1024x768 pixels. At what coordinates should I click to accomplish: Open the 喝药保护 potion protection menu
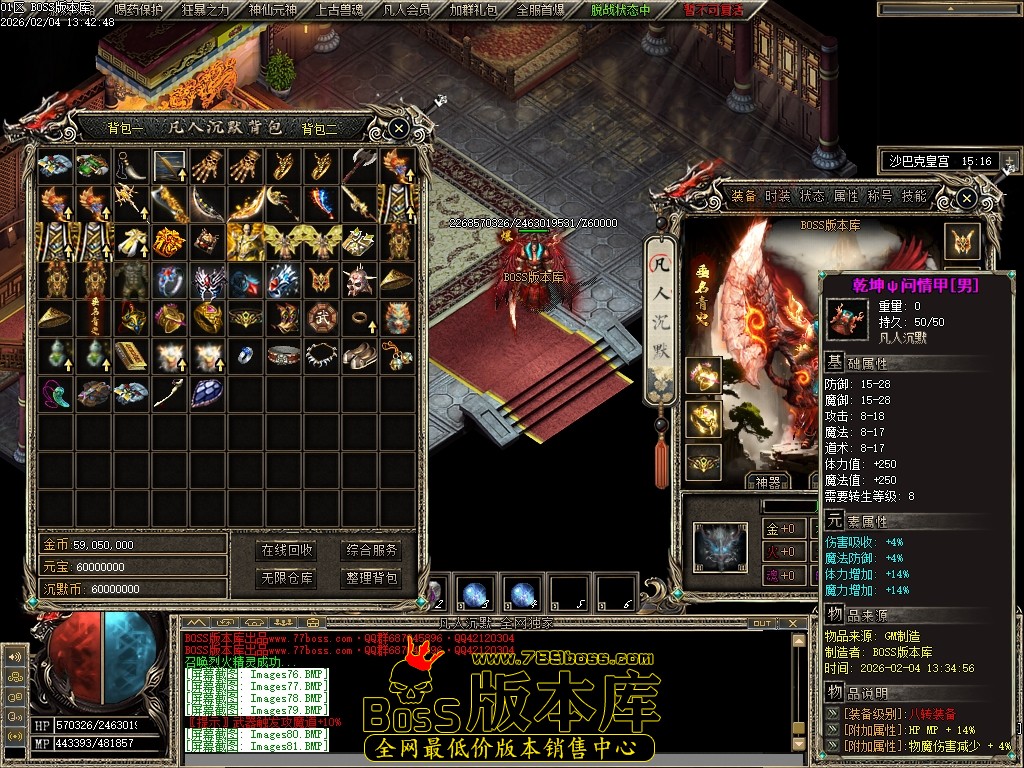click(139, 10)
